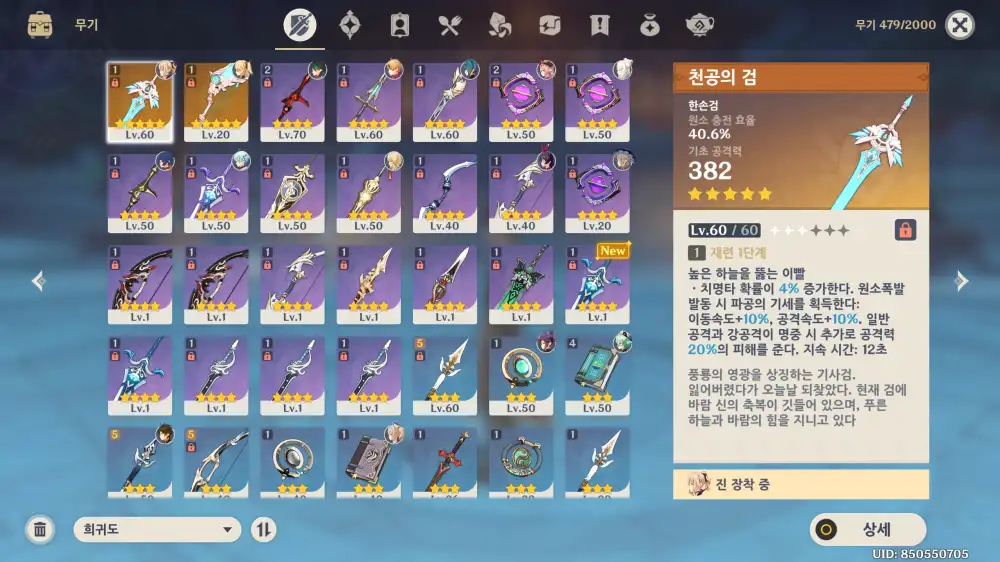Go to the next page arrow

pyautogui.click(x=962, y=281)
